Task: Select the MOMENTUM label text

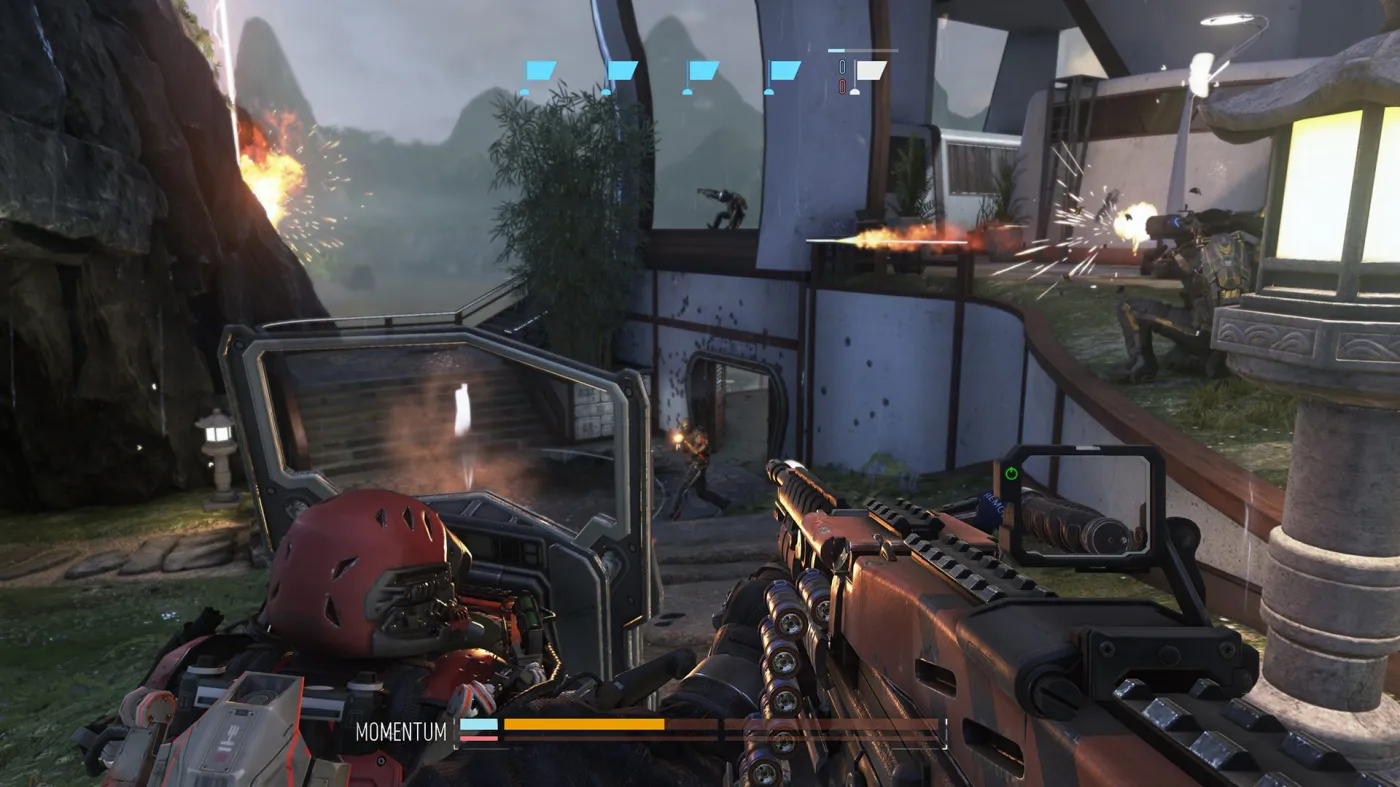Action: tap(399, 732)
